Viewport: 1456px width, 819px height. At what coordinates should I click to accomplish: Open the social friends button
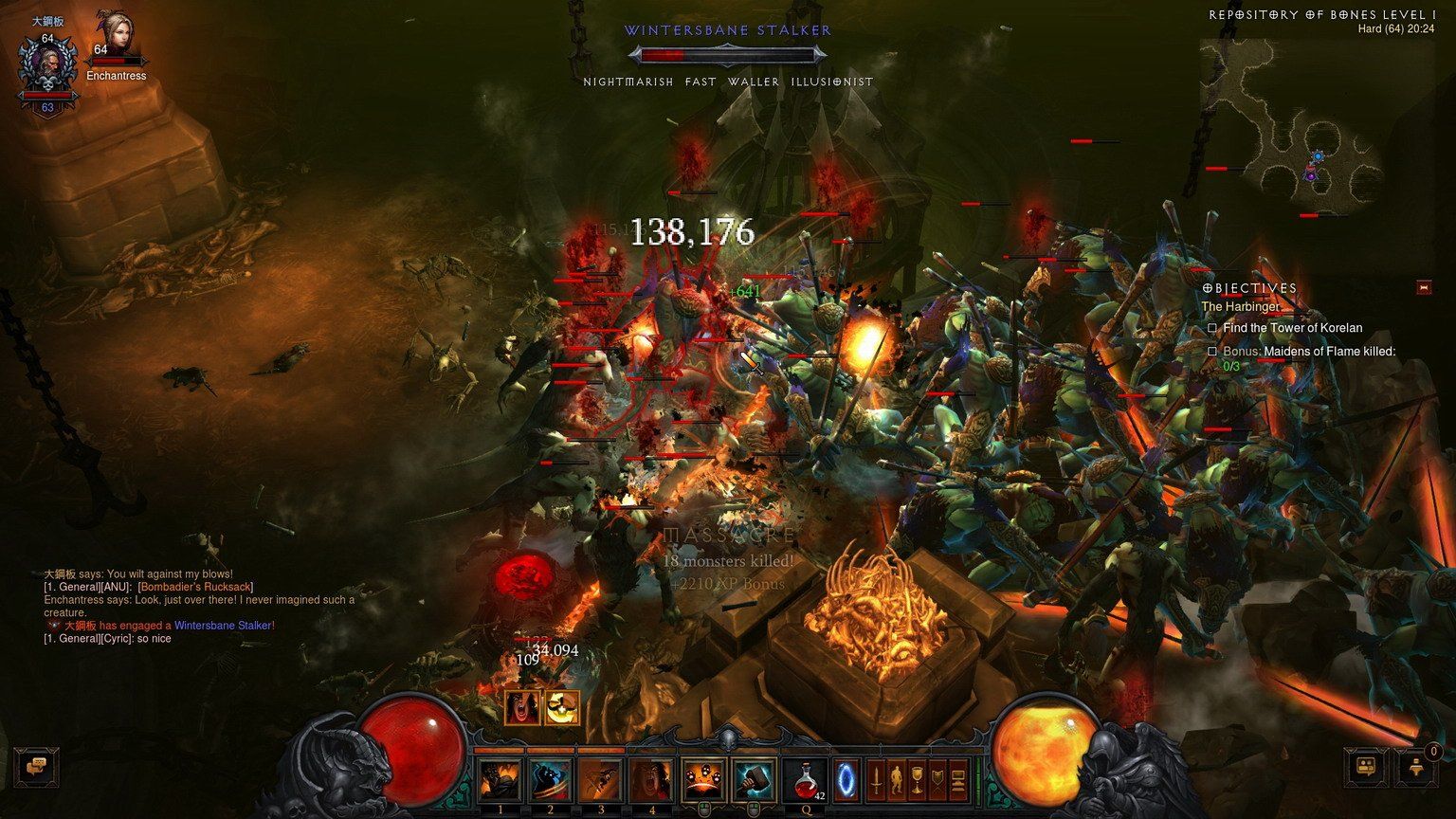click(1367, 766)
